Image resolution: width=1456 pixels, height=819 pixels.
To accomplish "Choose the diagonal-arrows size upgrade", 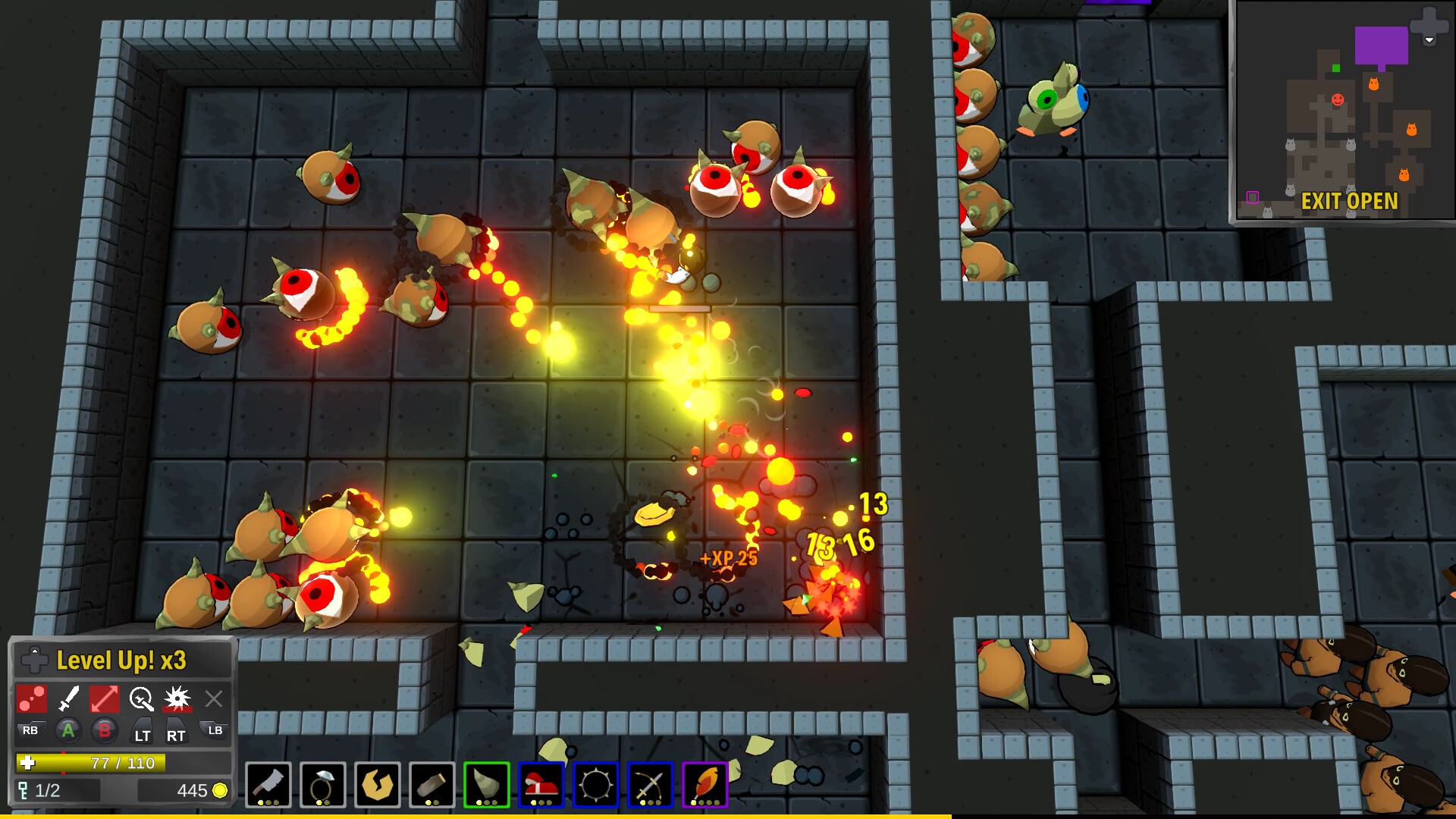I will (105, 699).
